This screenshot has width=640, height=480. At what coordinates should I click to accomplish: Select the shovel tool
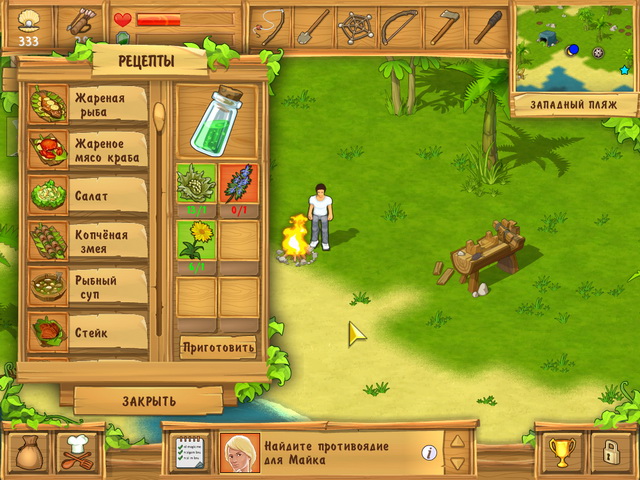coord(315,24)
